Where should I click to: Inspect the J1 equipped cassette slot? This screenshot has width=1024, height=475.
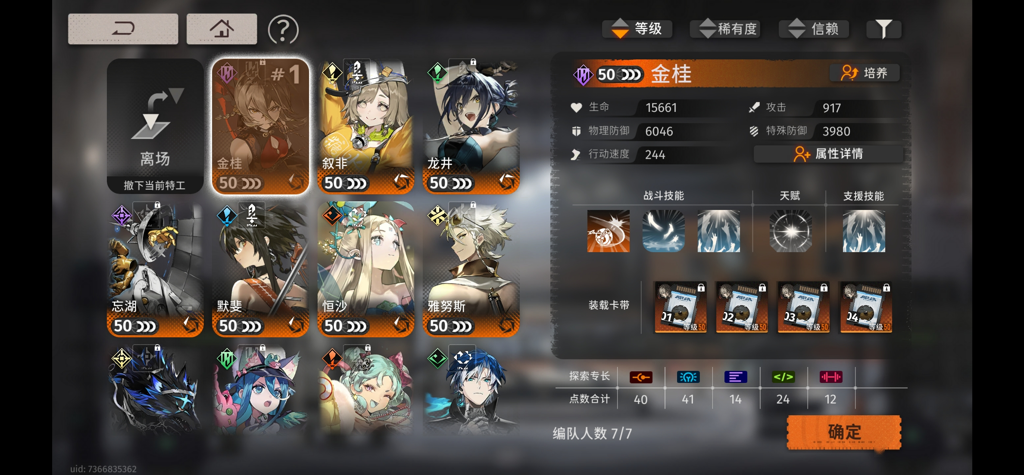point(680,306)
